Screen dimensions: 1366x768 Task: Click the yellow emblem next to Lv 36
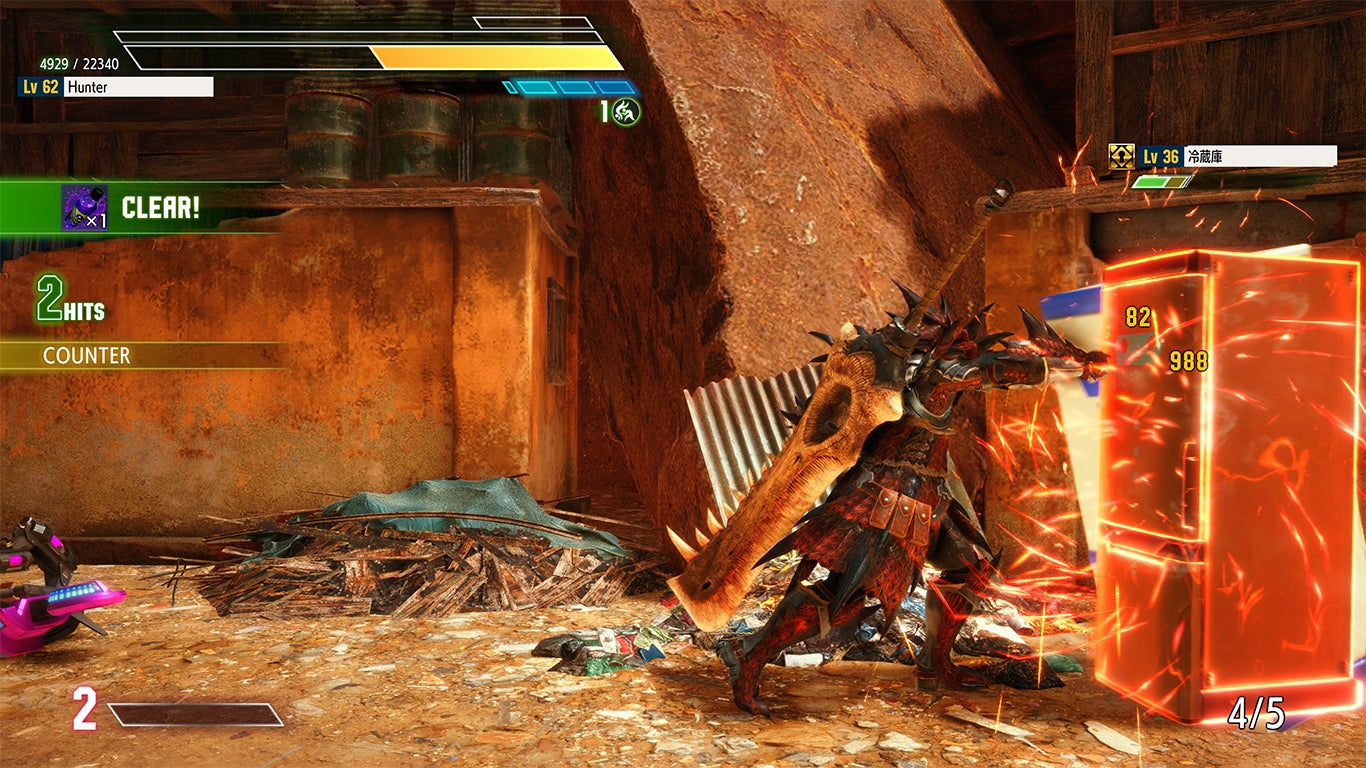1121,156
